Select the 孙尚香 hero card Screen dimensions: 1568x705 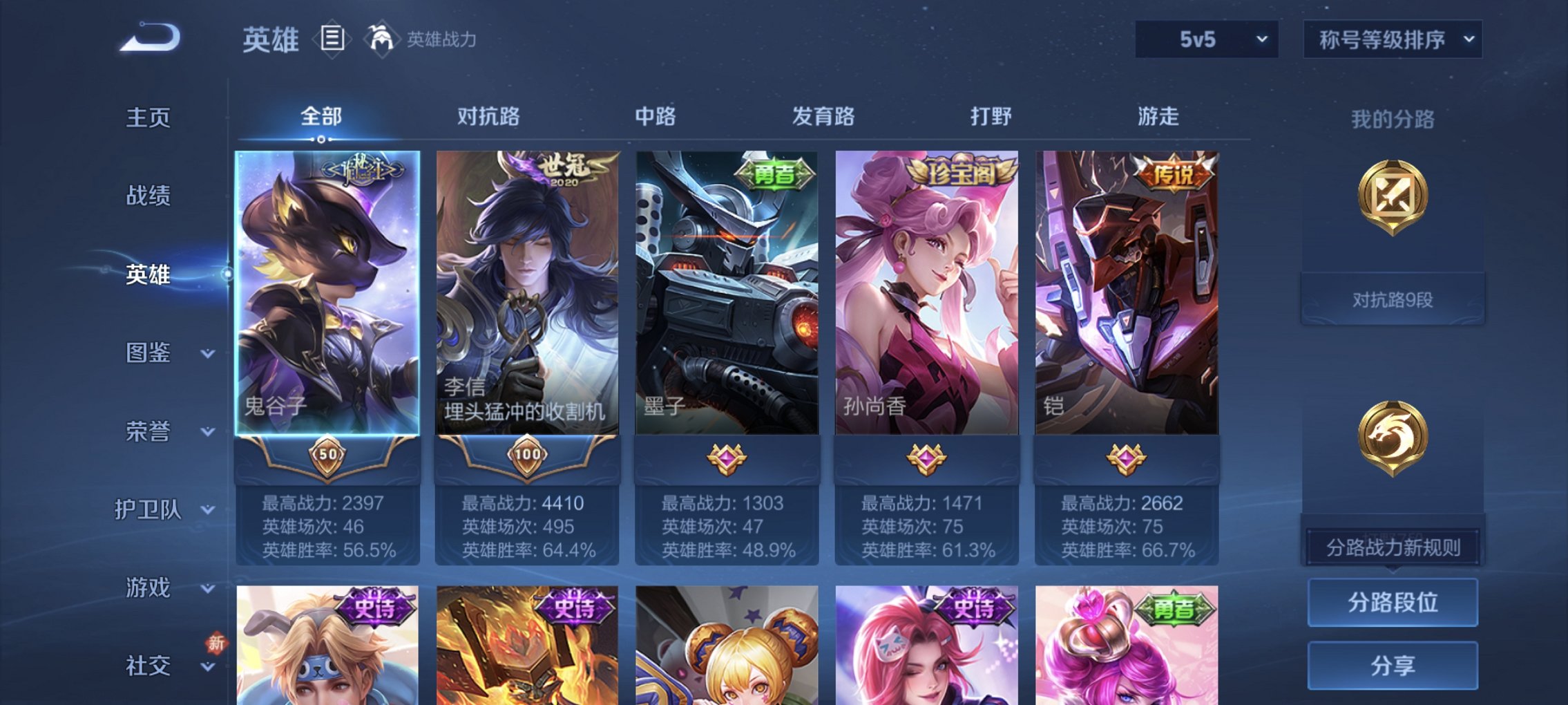tap(926, 290)
